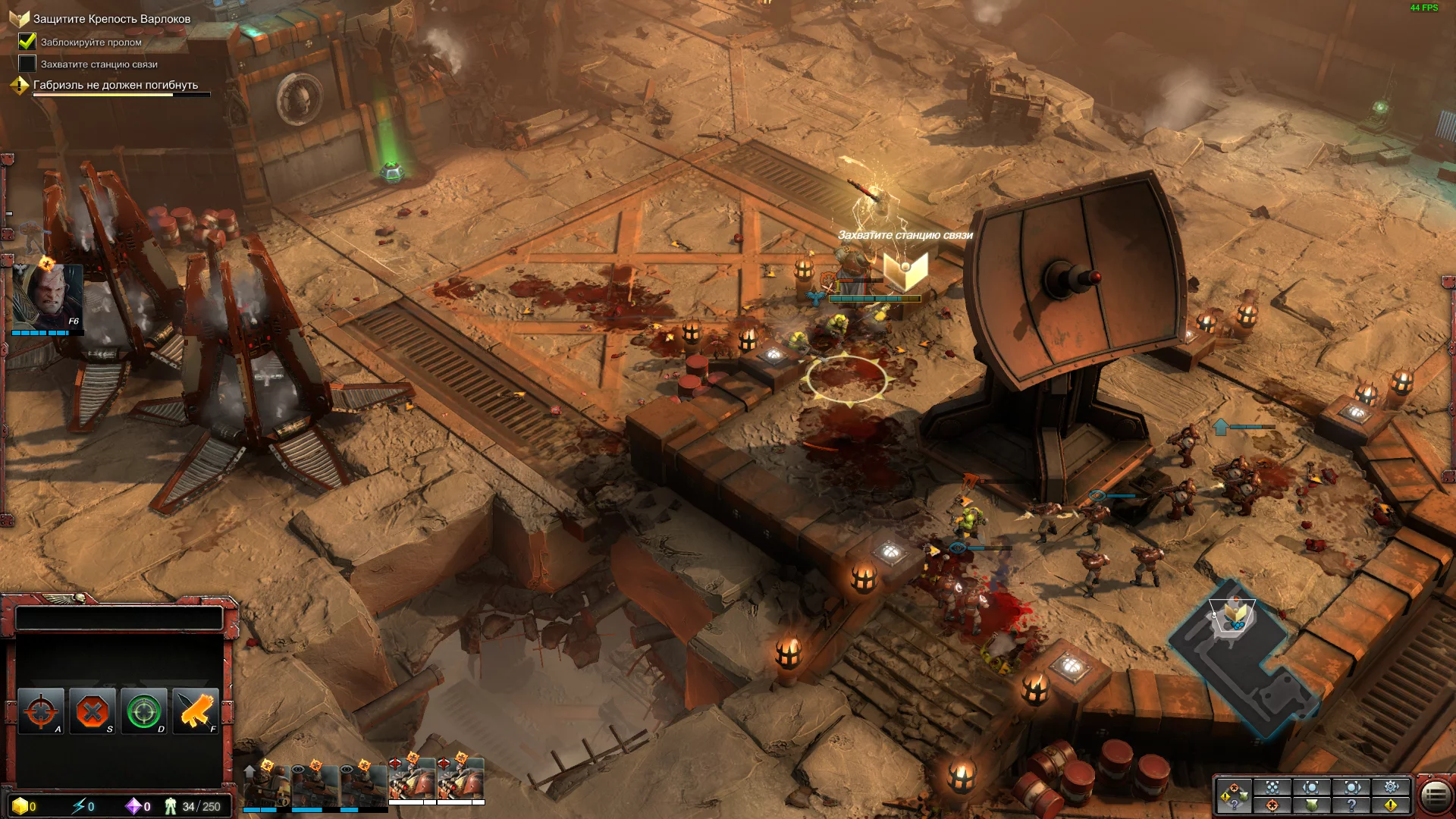Image resolution: width=1456 pixels, height=819 pixels.
Task: Select the 'Захватите станцию связи' objective entry
Action: 99,64
